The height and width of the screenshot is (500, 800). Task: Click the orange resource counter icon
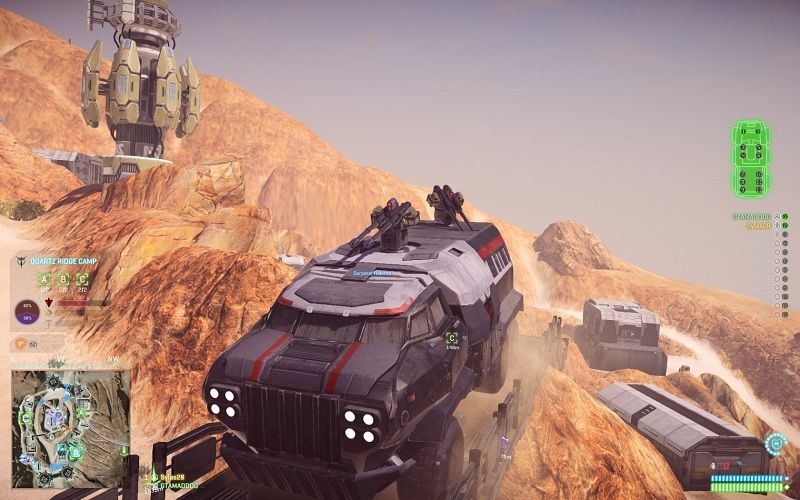pos(20,345)
